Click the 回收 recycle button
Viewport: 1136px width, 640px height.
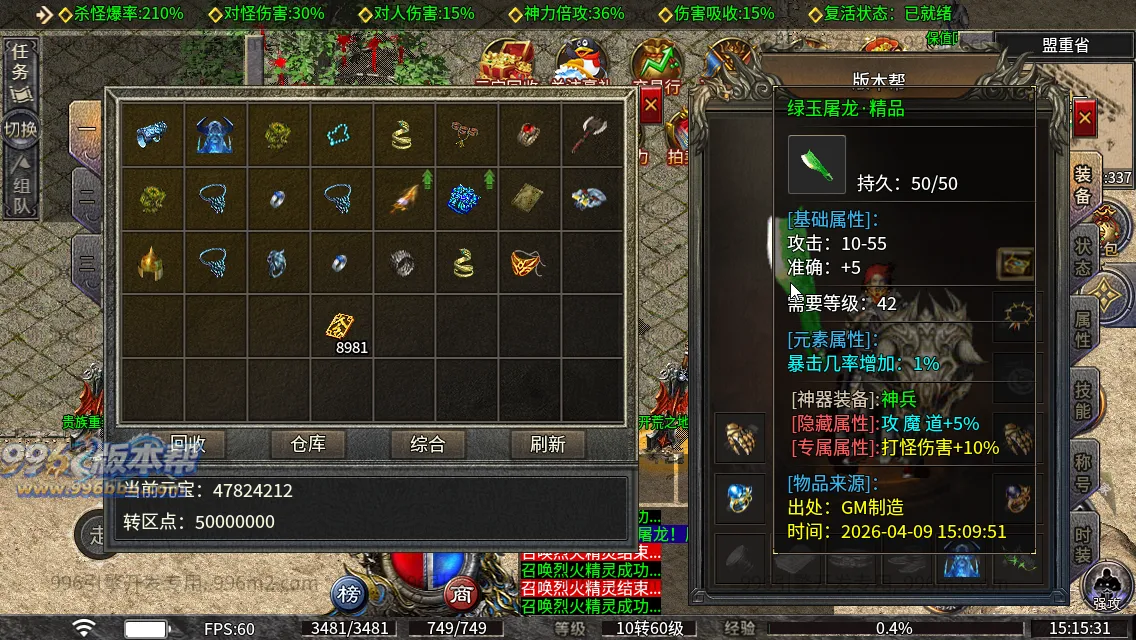(x=188, y=443)
